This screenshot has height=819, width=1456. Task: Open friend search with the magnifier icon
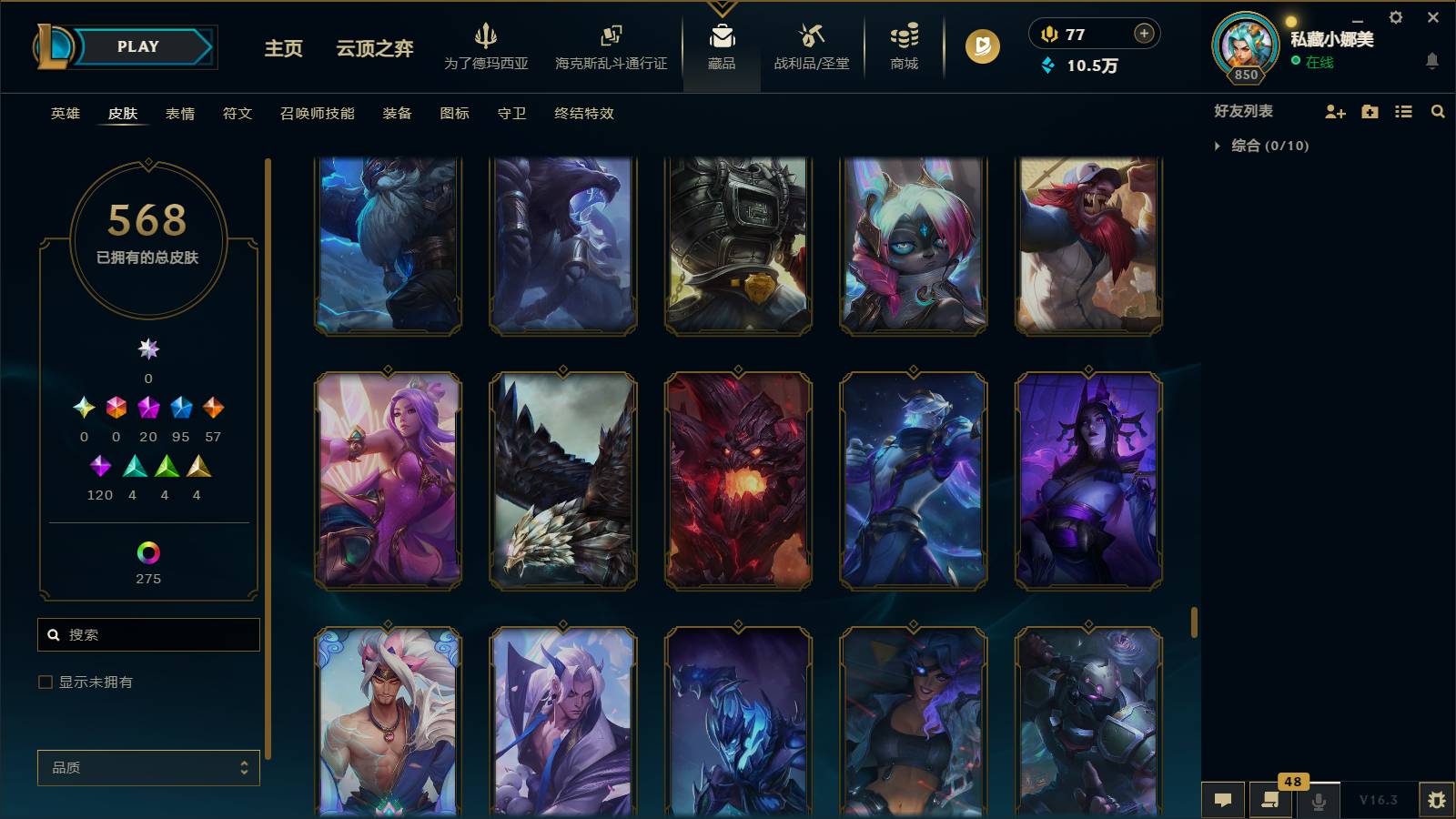[1438, 112]
